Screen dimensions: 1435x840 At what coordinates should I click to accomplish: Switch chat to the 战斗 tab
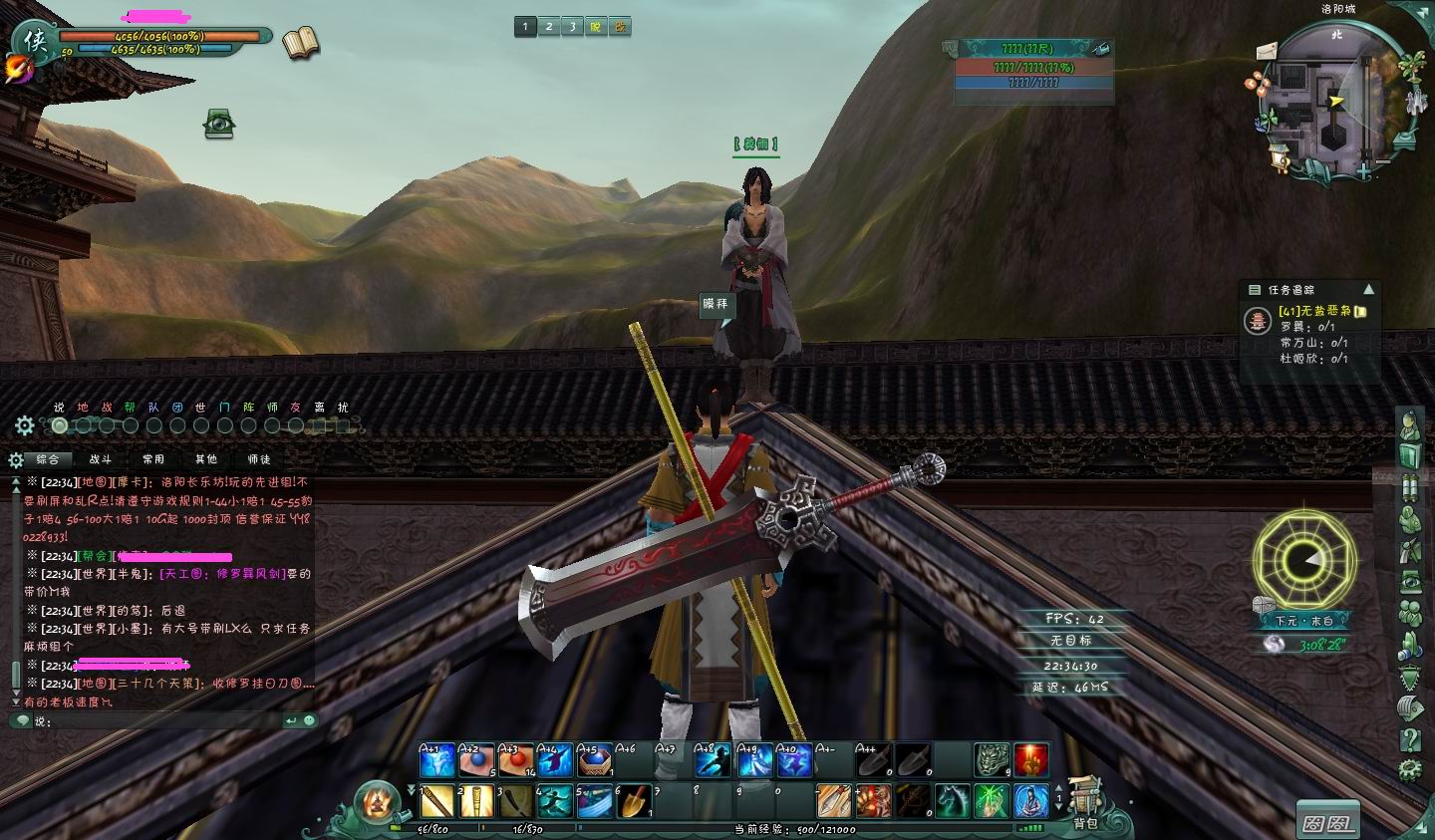(101, 459)
